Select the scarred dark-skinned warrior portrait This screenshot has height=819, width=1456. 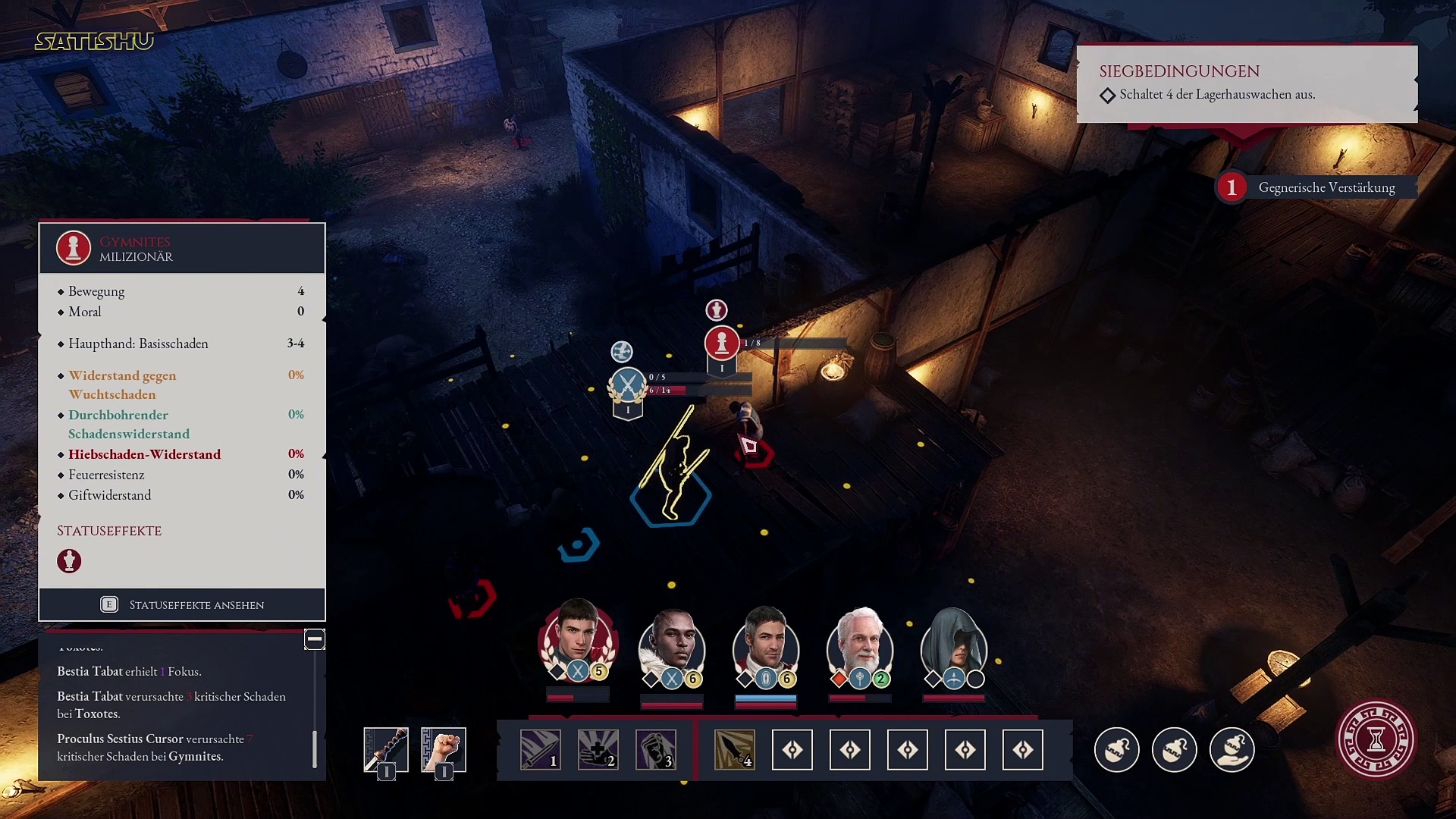[672, 645]
